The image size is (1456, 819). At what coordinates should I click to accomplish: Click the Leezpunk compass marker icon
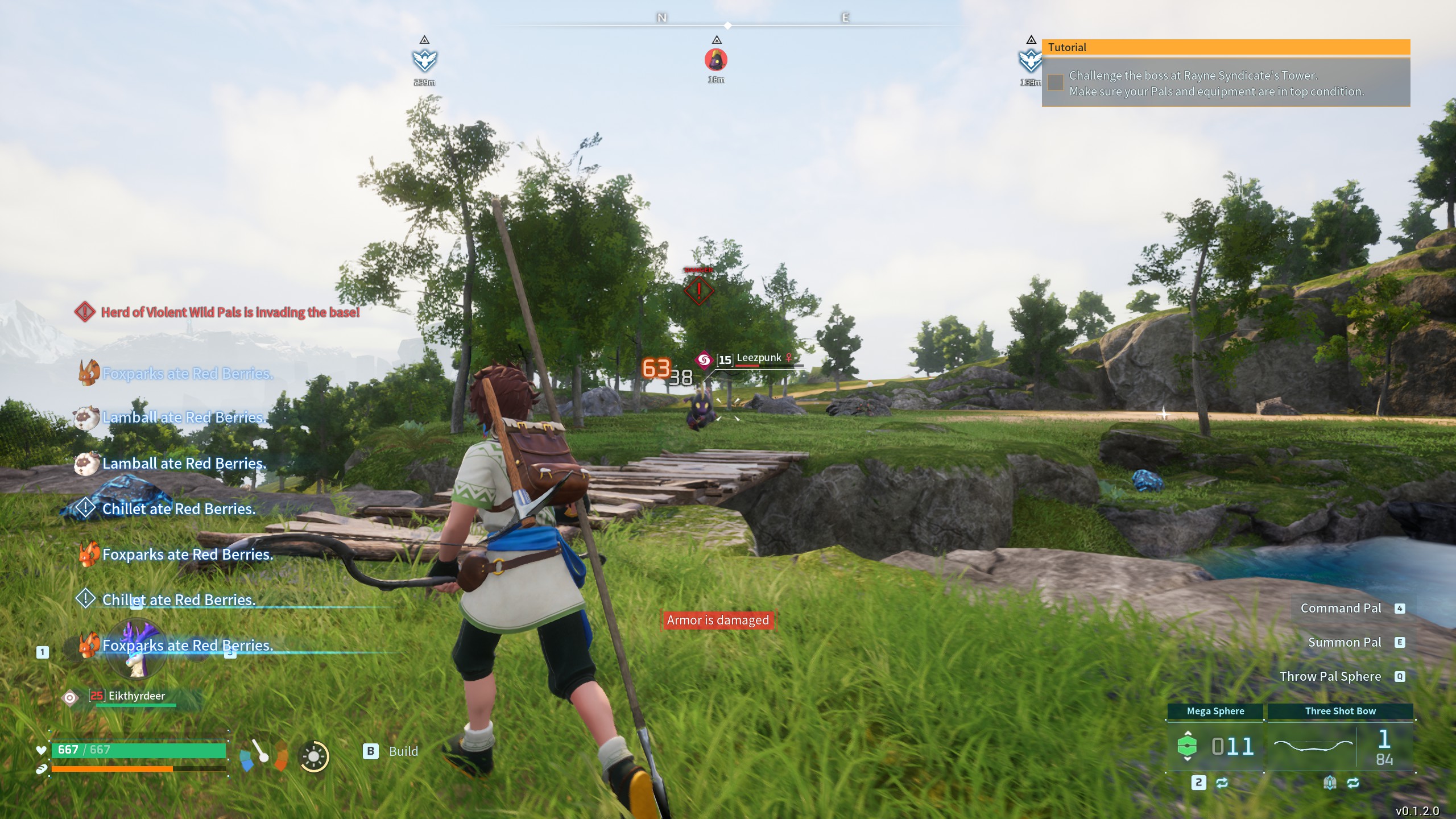pos(716,60)
